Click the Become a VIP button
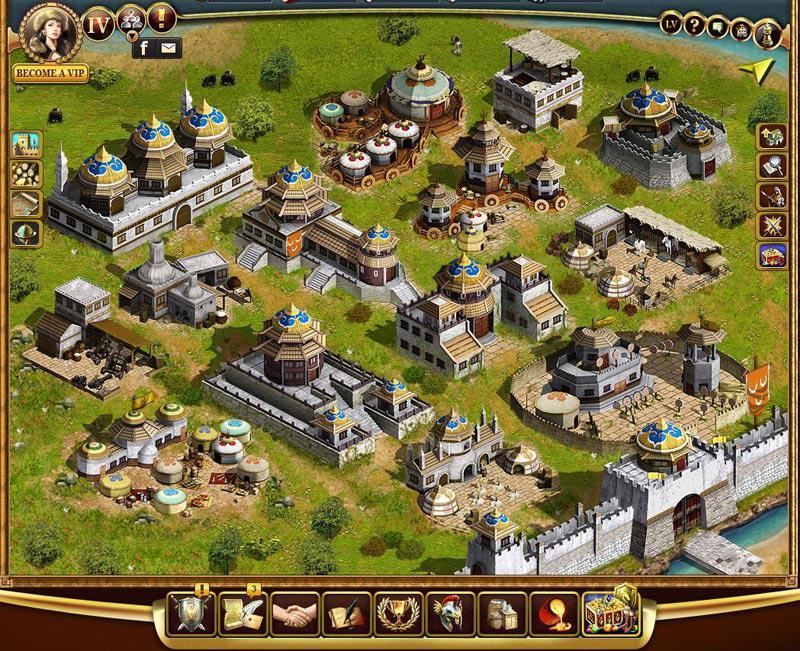The height and width of the screenshot is (651, 800). (x=50, y=73)
